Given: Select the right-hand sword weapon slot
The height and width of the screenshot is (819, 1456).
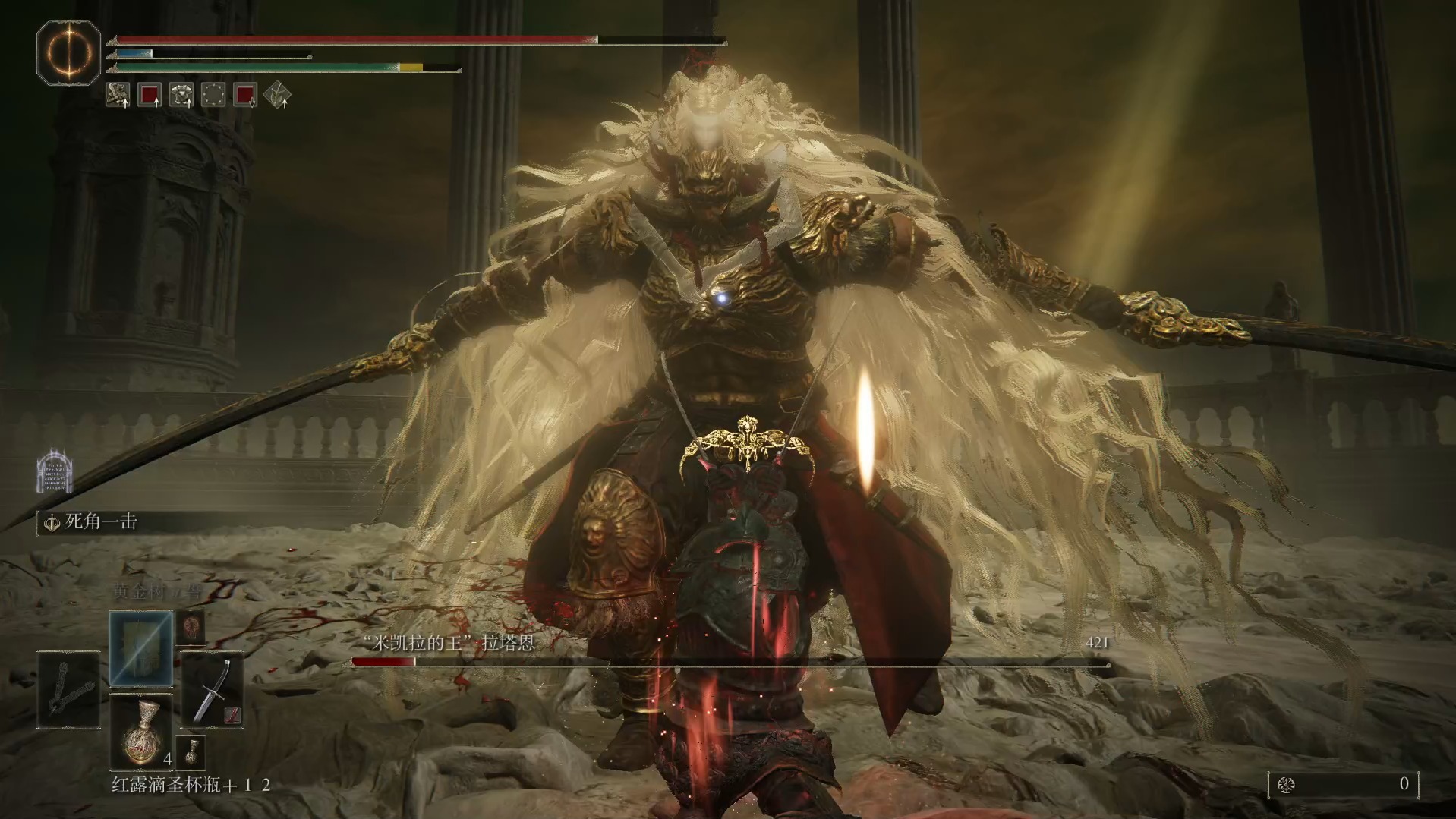Looking at the screenshot, I should (213, 690).
